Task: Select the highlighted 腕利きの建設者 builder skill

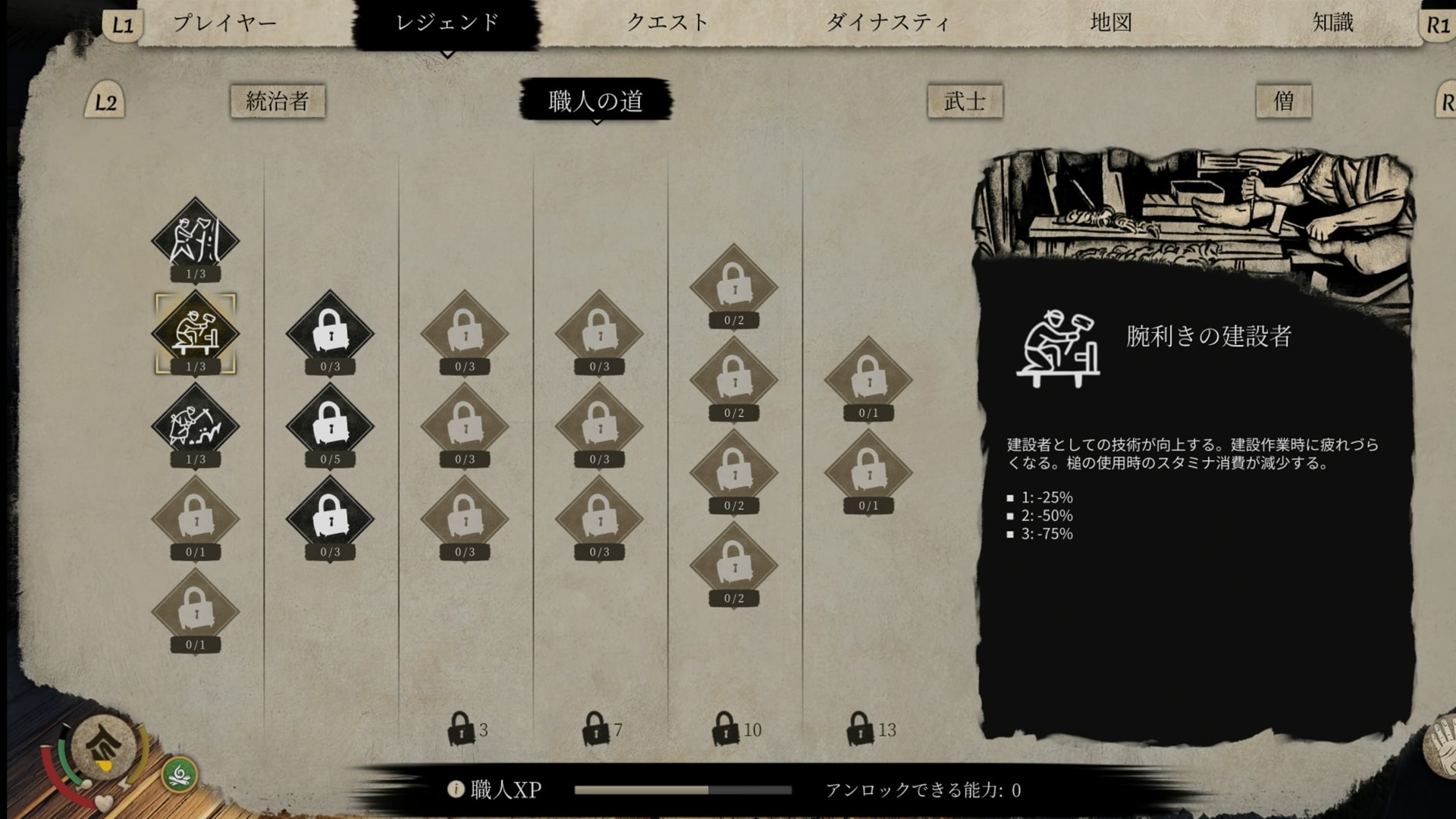Action: [196, 332]
